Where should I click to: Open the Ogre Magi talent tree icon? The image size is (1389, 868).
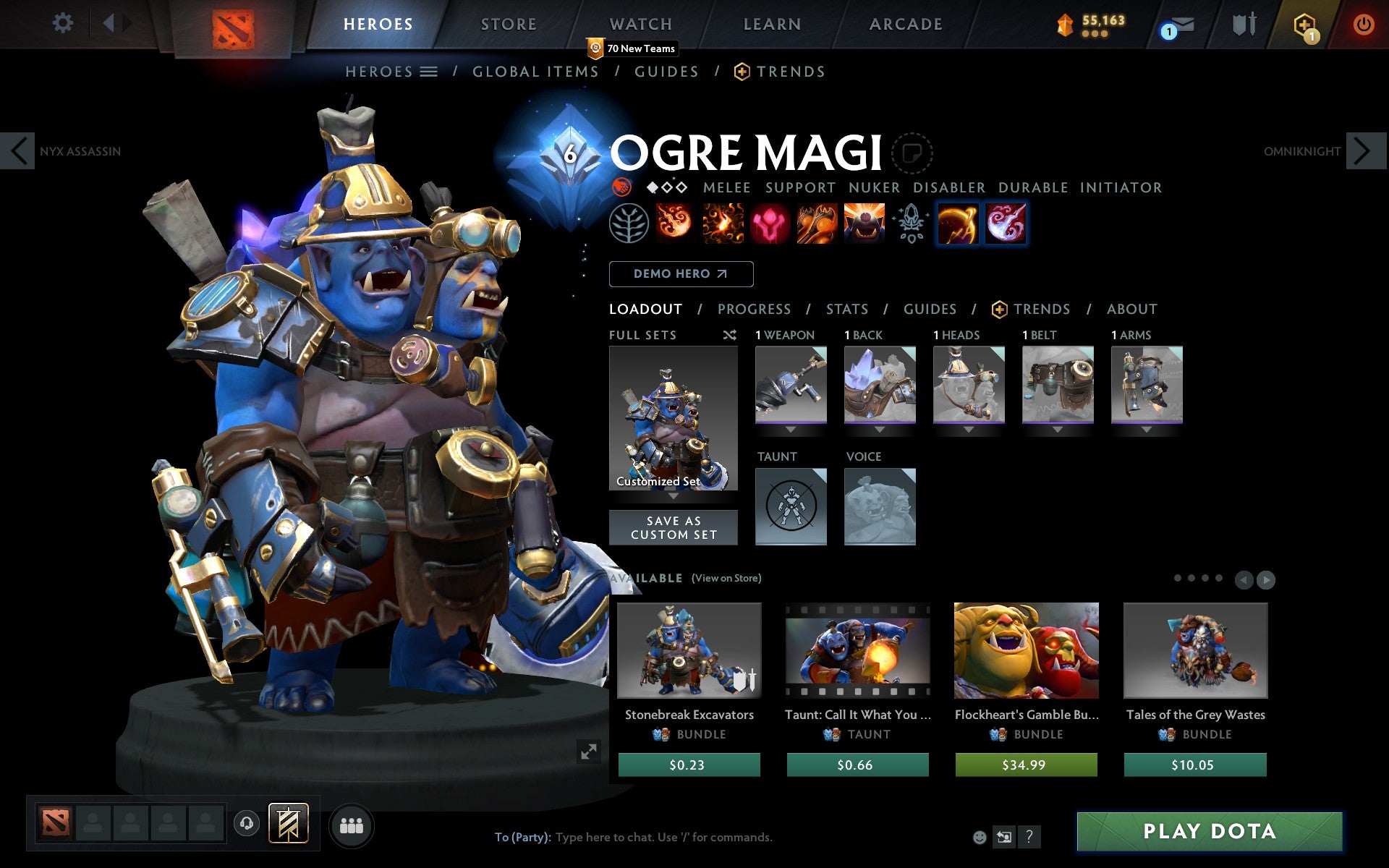coord(629,224)
